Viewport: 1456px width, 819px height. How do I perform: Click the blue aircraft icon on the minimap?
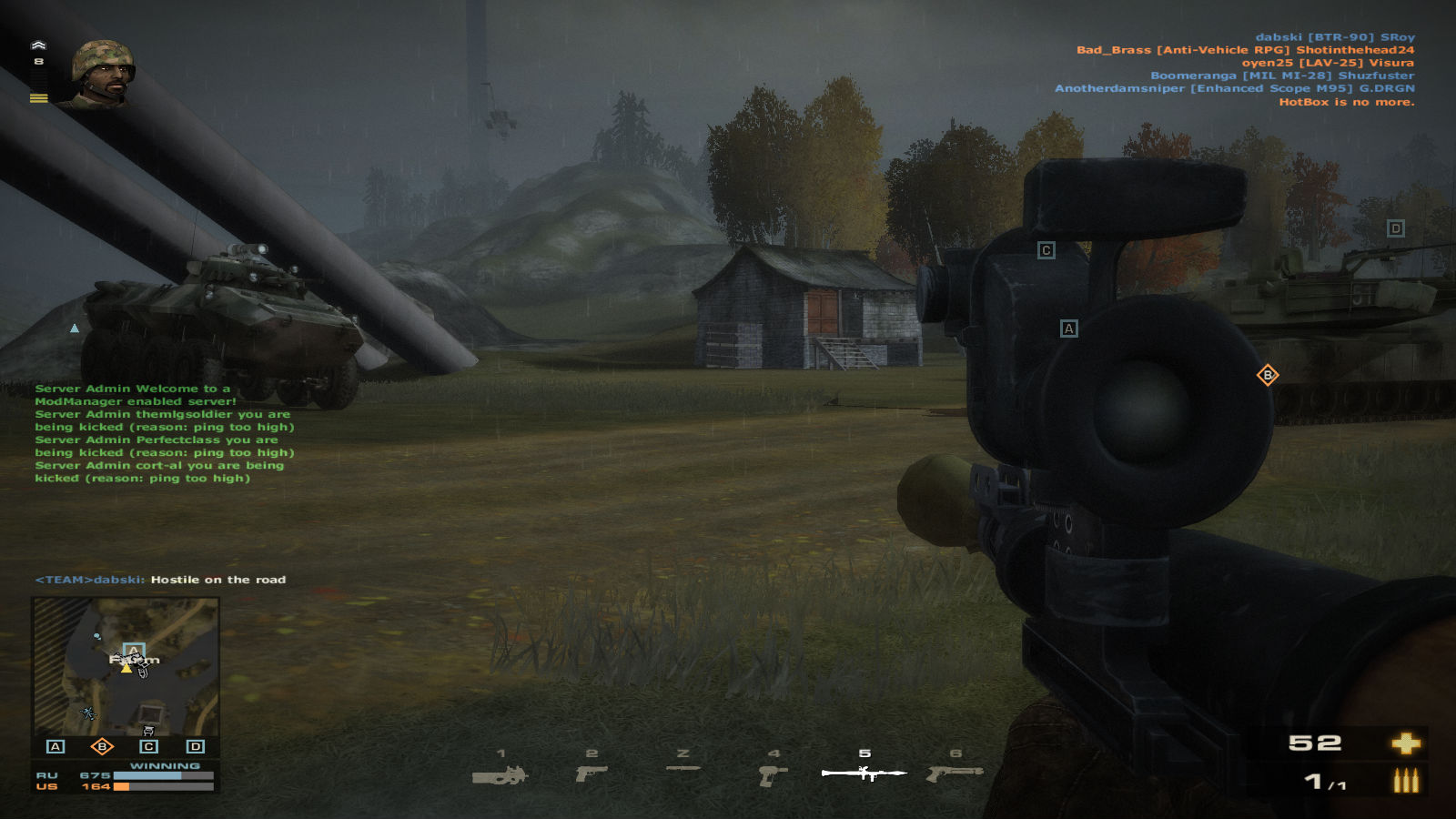click(x=88, y=713)
